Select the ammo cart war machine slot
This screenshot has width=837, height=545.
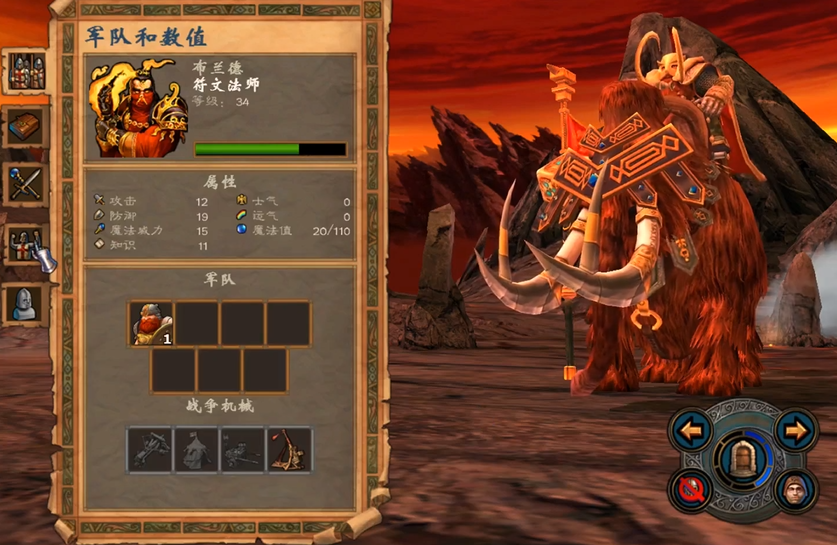pyautogui.click(x=243, y=450)
